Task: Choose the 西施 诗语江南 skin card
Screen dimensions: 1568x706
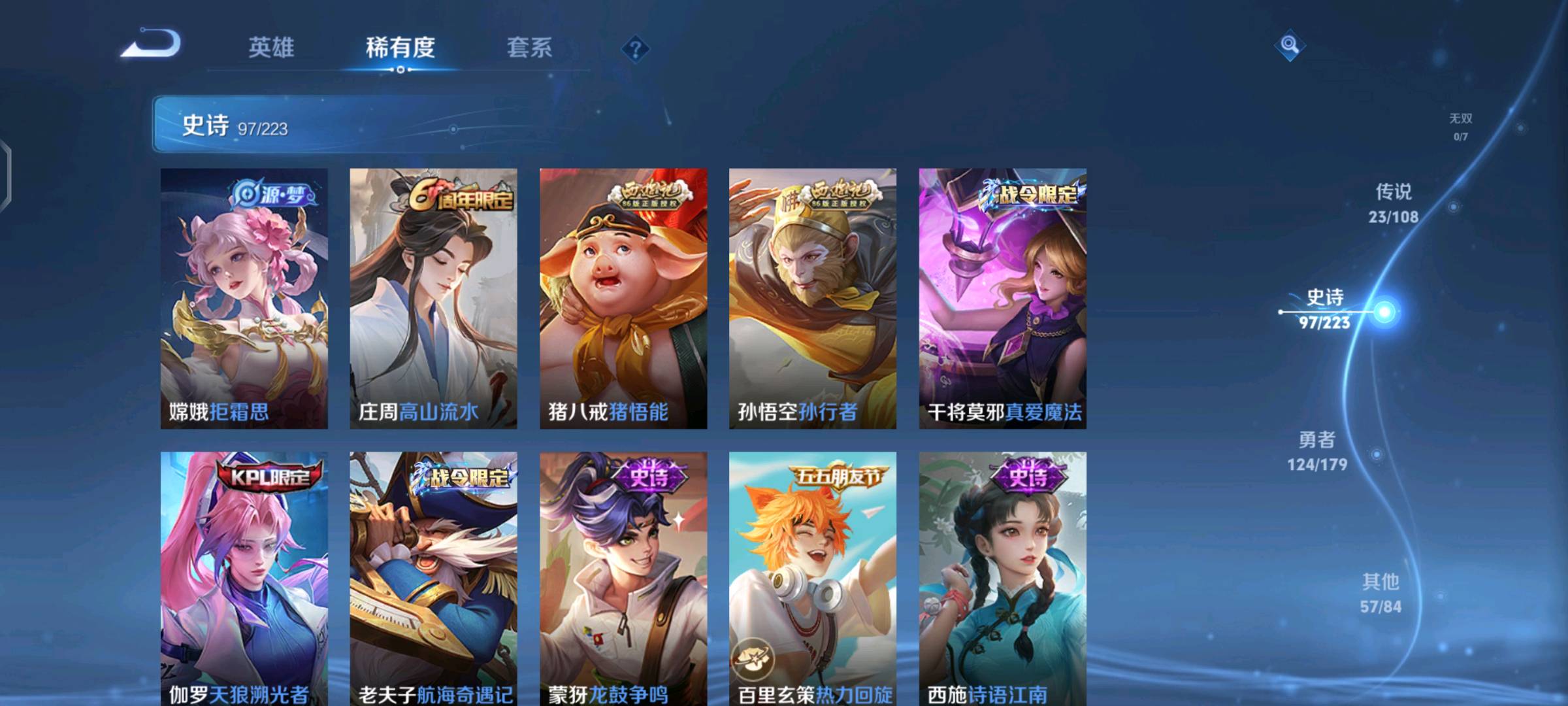Action: coord(1002,579)
